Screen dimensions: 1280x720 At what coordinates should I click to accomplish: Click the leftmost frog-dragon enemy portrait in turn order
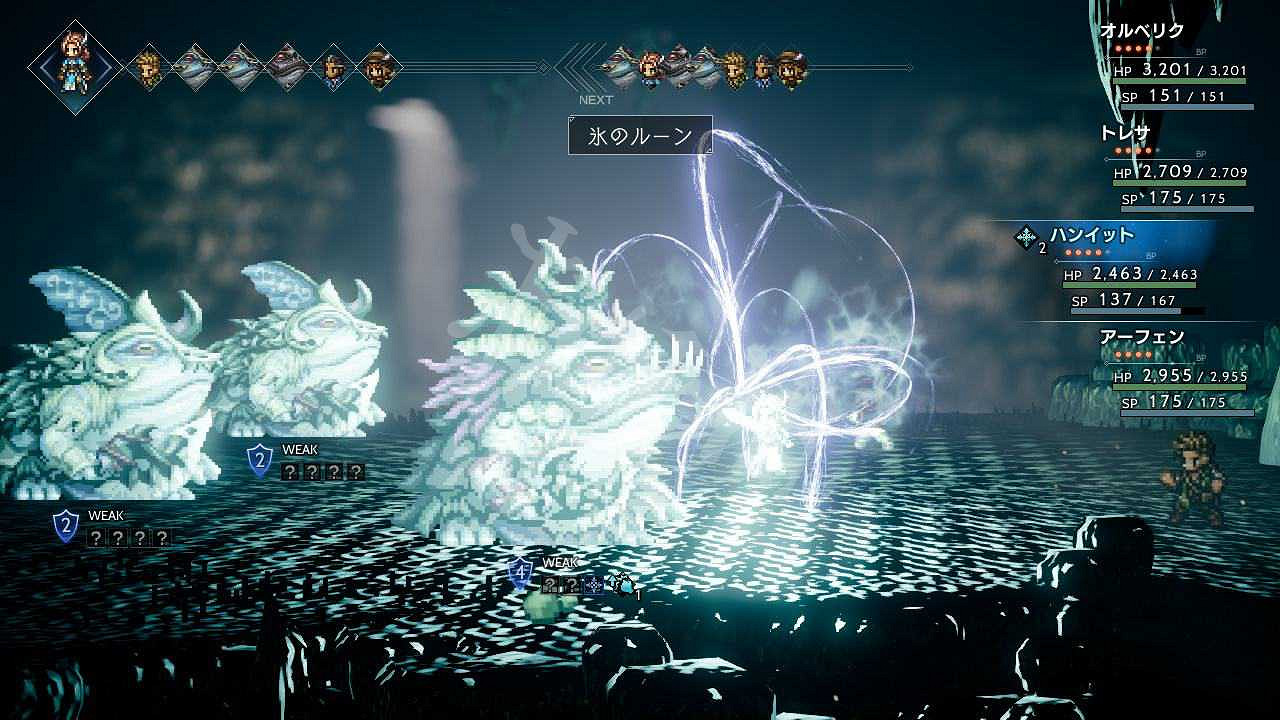[197, 66]
